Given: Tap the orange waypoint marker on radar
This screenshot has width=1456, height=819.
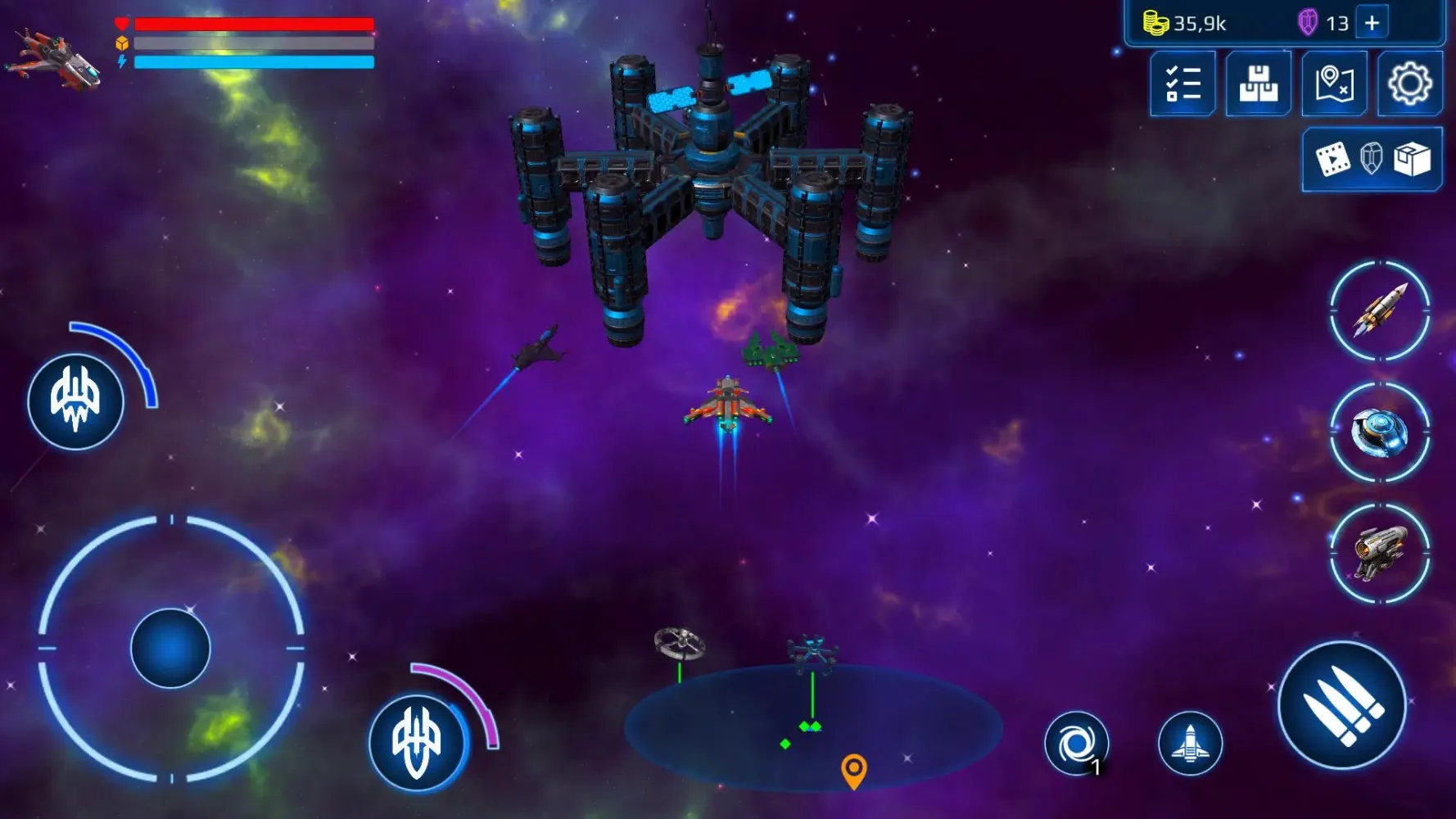Looking at the screenshot, I should 853,770.
